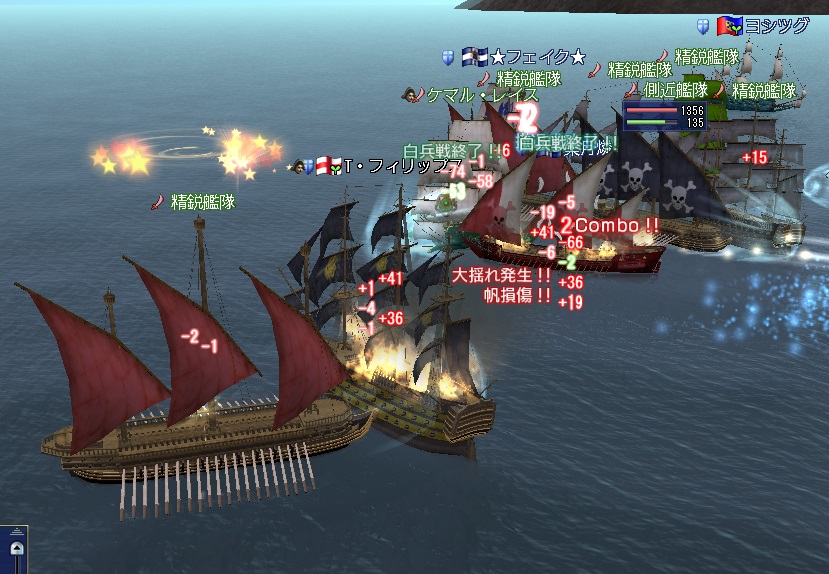Target the ★フェイク★ player nameplate
The image size is (829, 574).
536,58
